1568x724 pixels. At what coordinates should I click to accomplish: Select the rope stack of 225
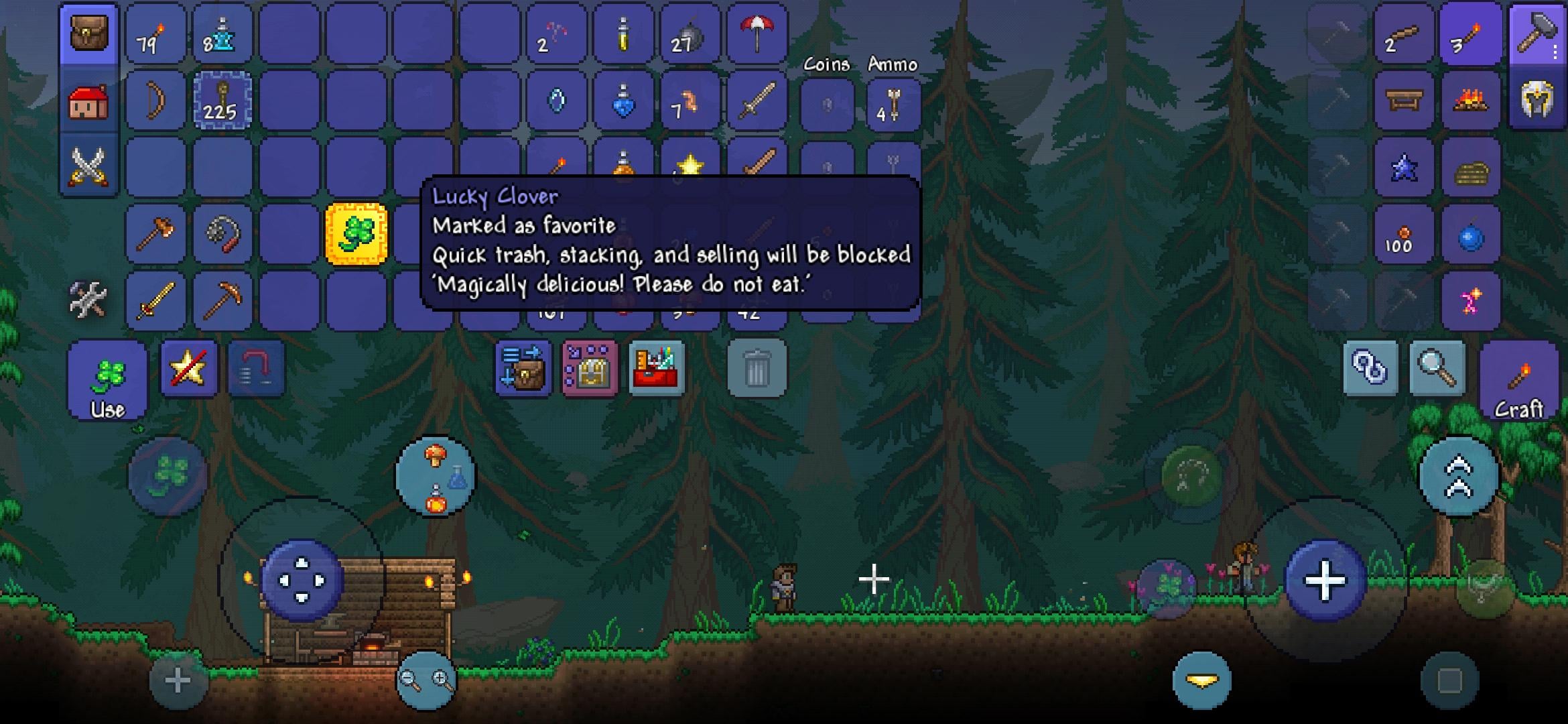tap(222, 101)
